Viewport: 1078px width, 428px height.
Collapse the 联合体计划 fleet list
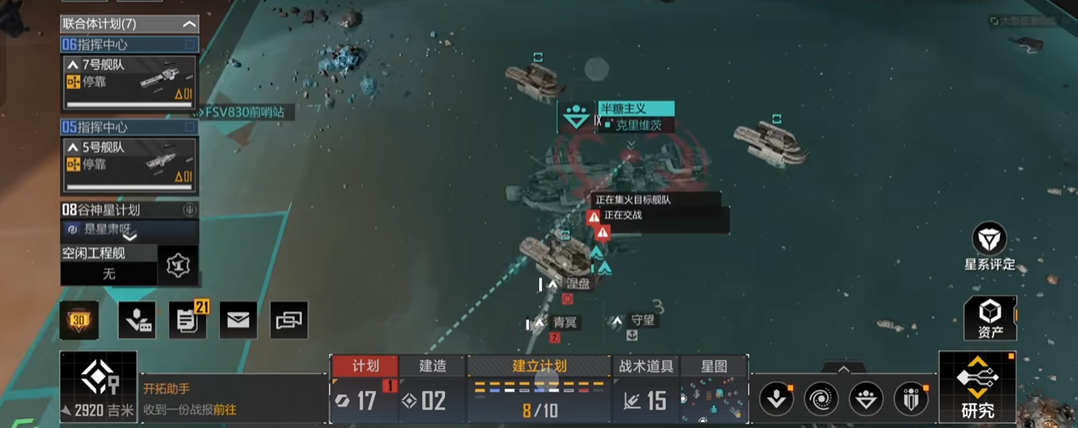click(189, 23)
